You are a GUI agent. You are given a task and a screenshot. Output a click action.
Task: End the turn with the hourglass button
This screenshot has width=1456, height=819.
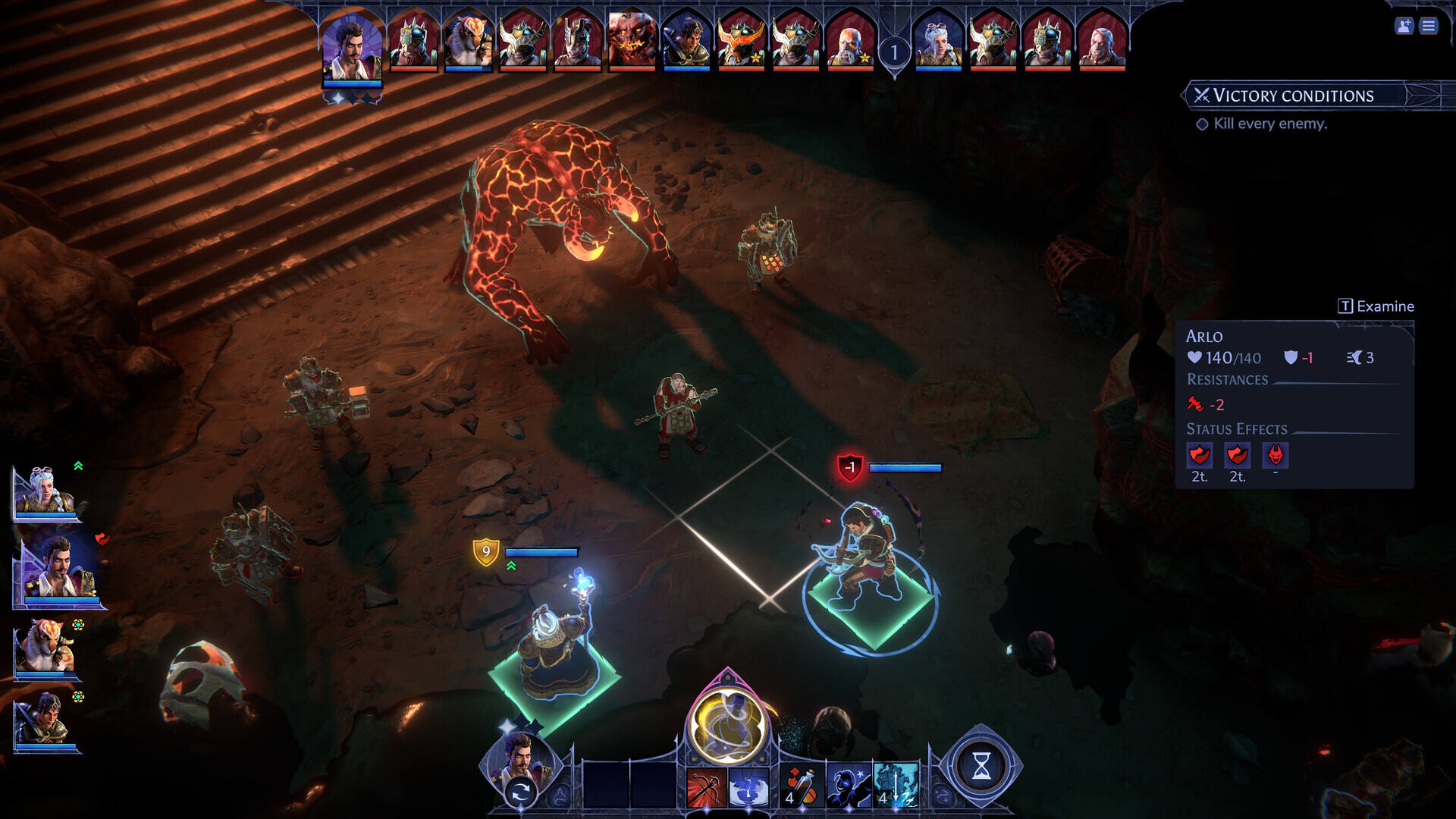981,767
